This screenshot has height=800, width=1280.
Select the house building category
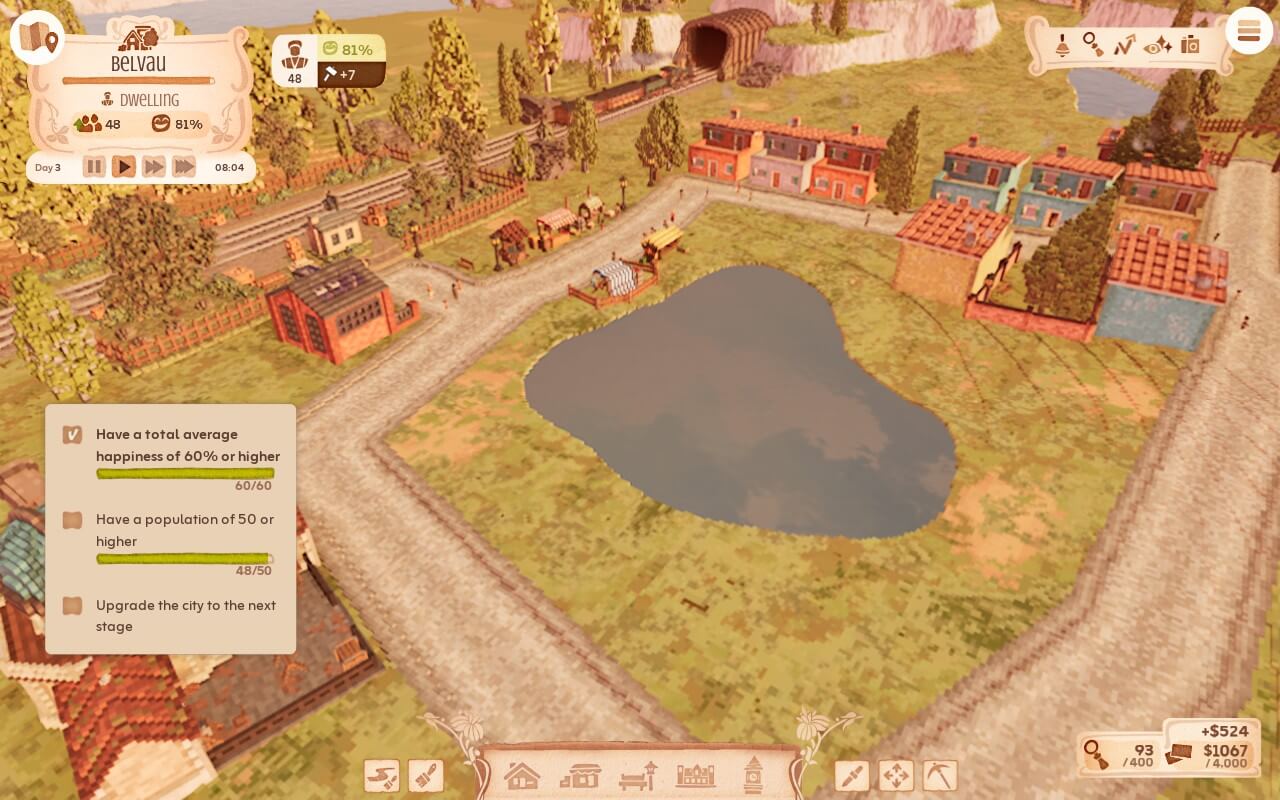click(521, 775)
